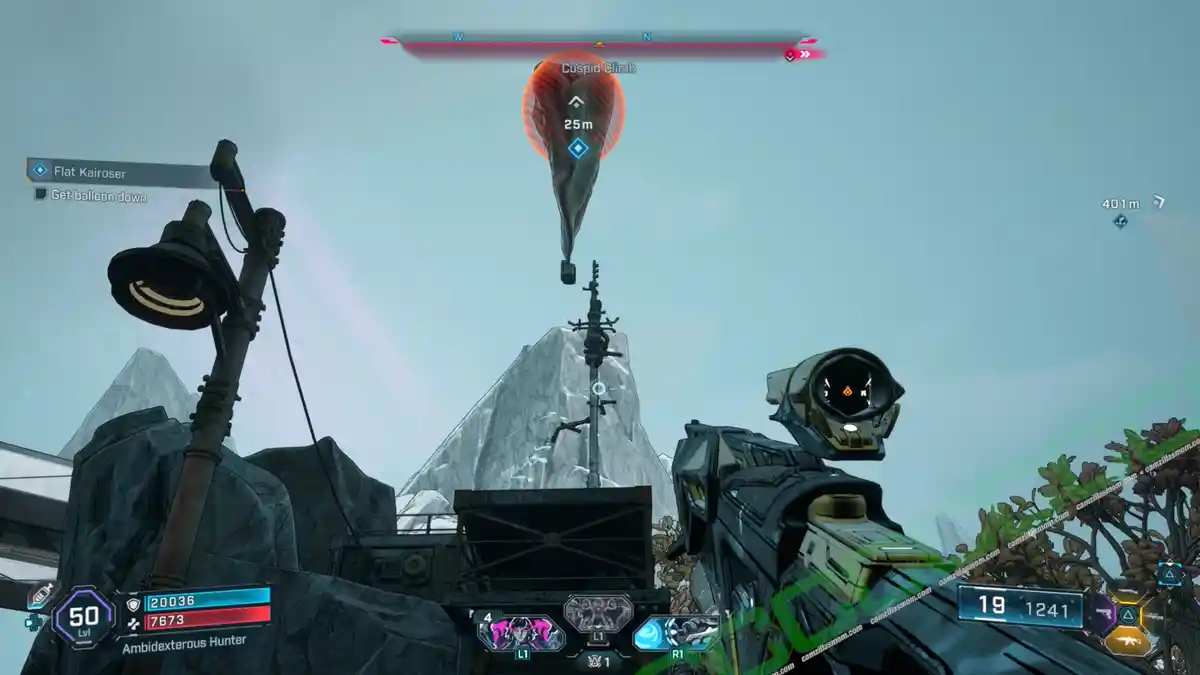Viewport: 1200px width, 675px height.
Task: Select the grey center ability icon
Action: click(x=598, y=613)
